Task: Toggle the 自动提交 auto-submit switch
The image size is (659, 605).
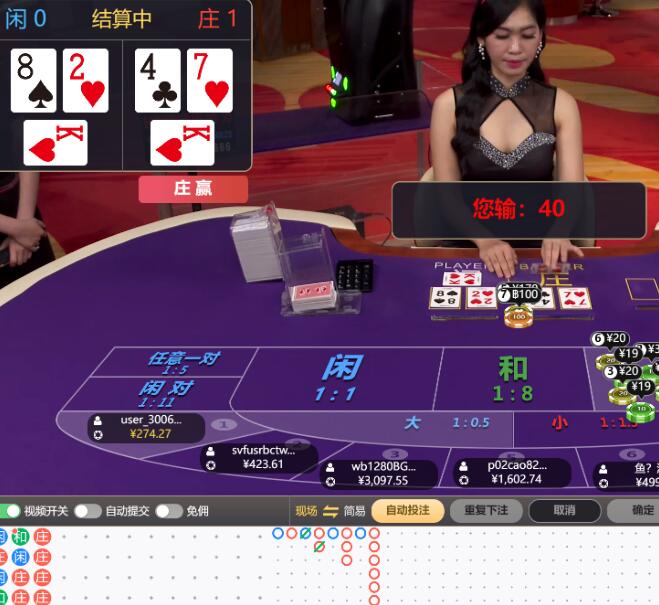Action: tap(87, 510)
